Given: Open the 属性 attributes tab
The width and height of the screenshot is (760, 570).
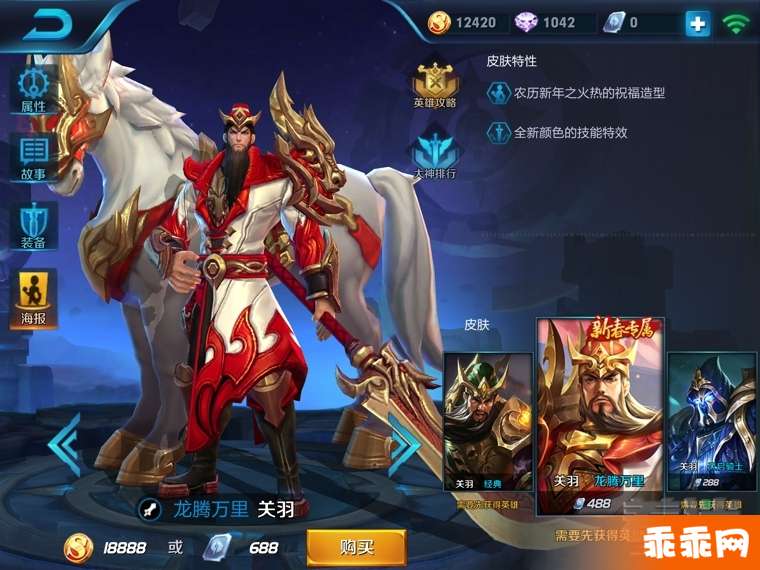Looking at the screenshot, I should (33, 88).
